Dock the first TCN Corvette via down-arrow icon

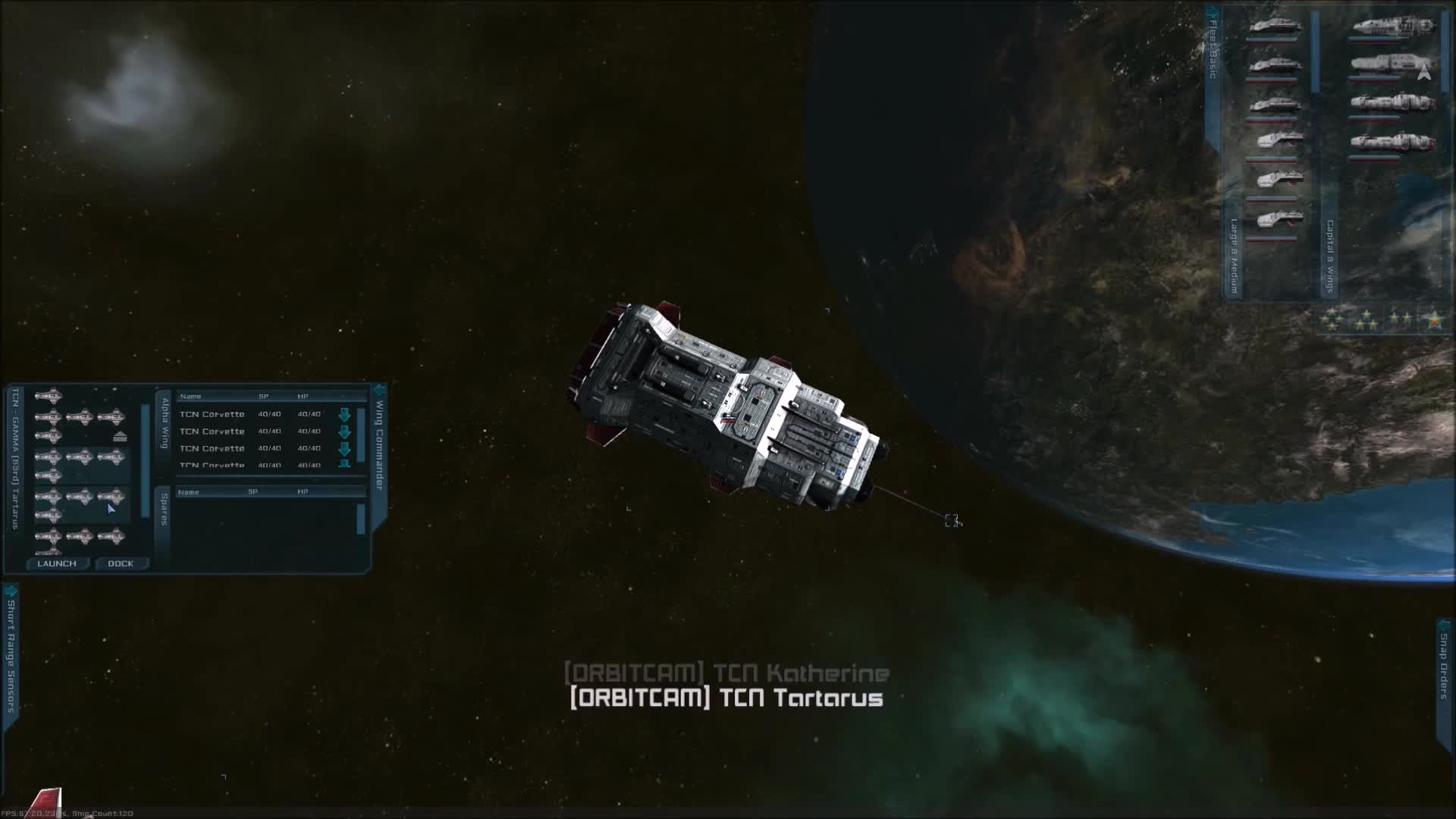346,414
